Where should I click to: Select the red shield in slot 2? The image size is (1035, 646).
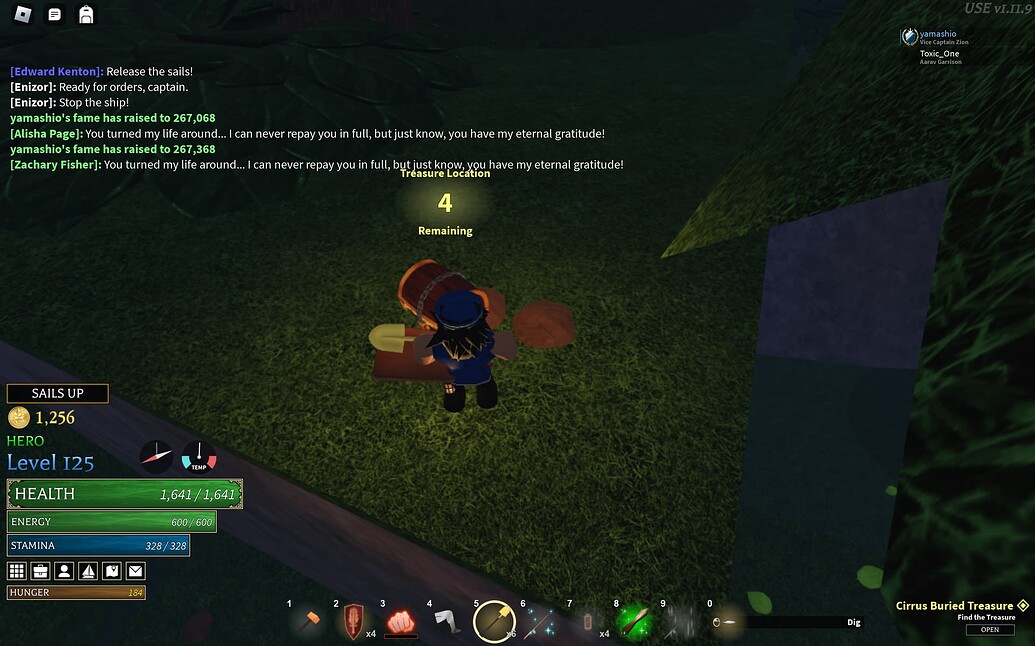tap(353, 622)
